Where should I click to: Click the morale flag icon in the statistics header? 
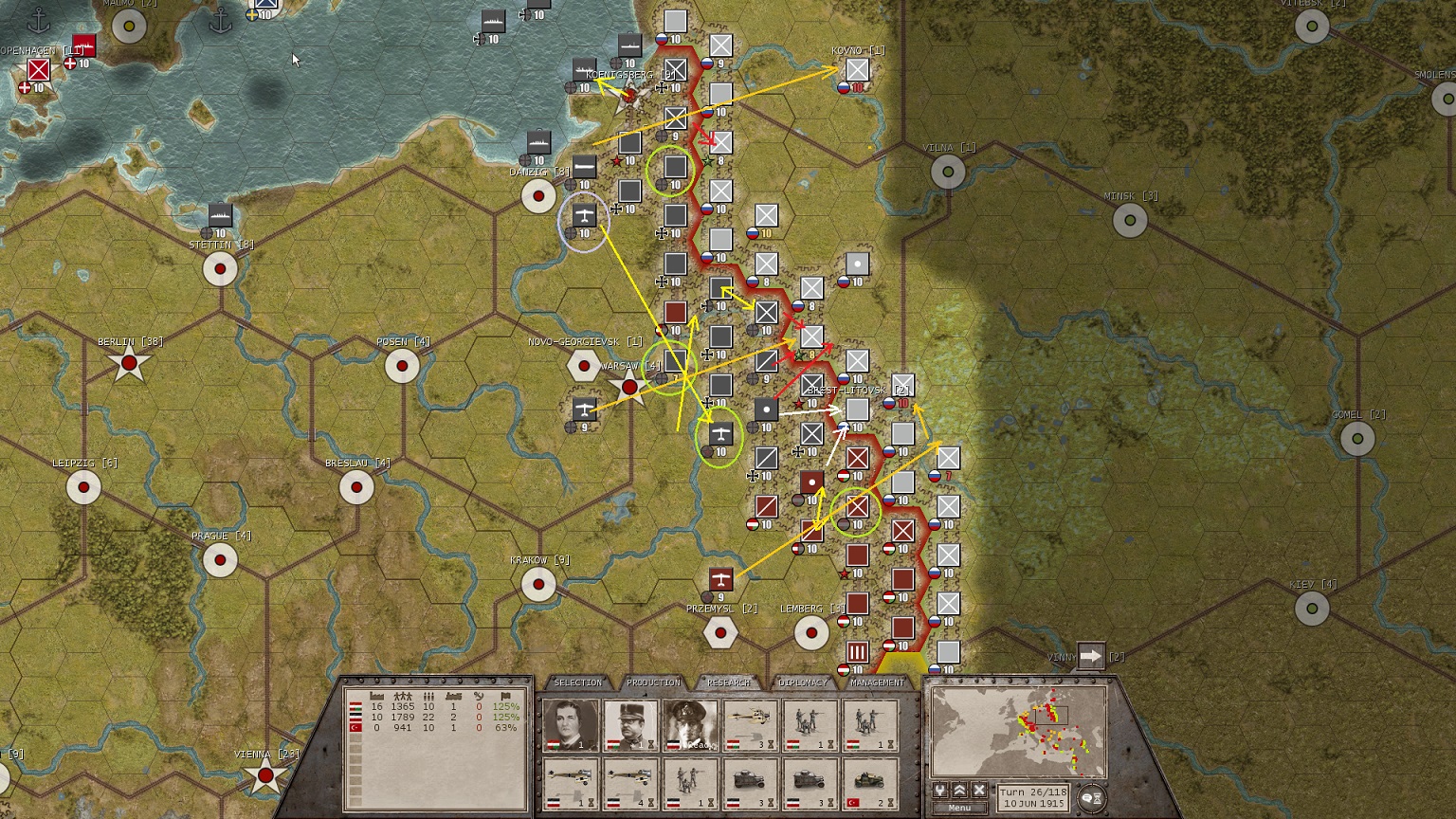pyautogui.click(x=505, y=695)
